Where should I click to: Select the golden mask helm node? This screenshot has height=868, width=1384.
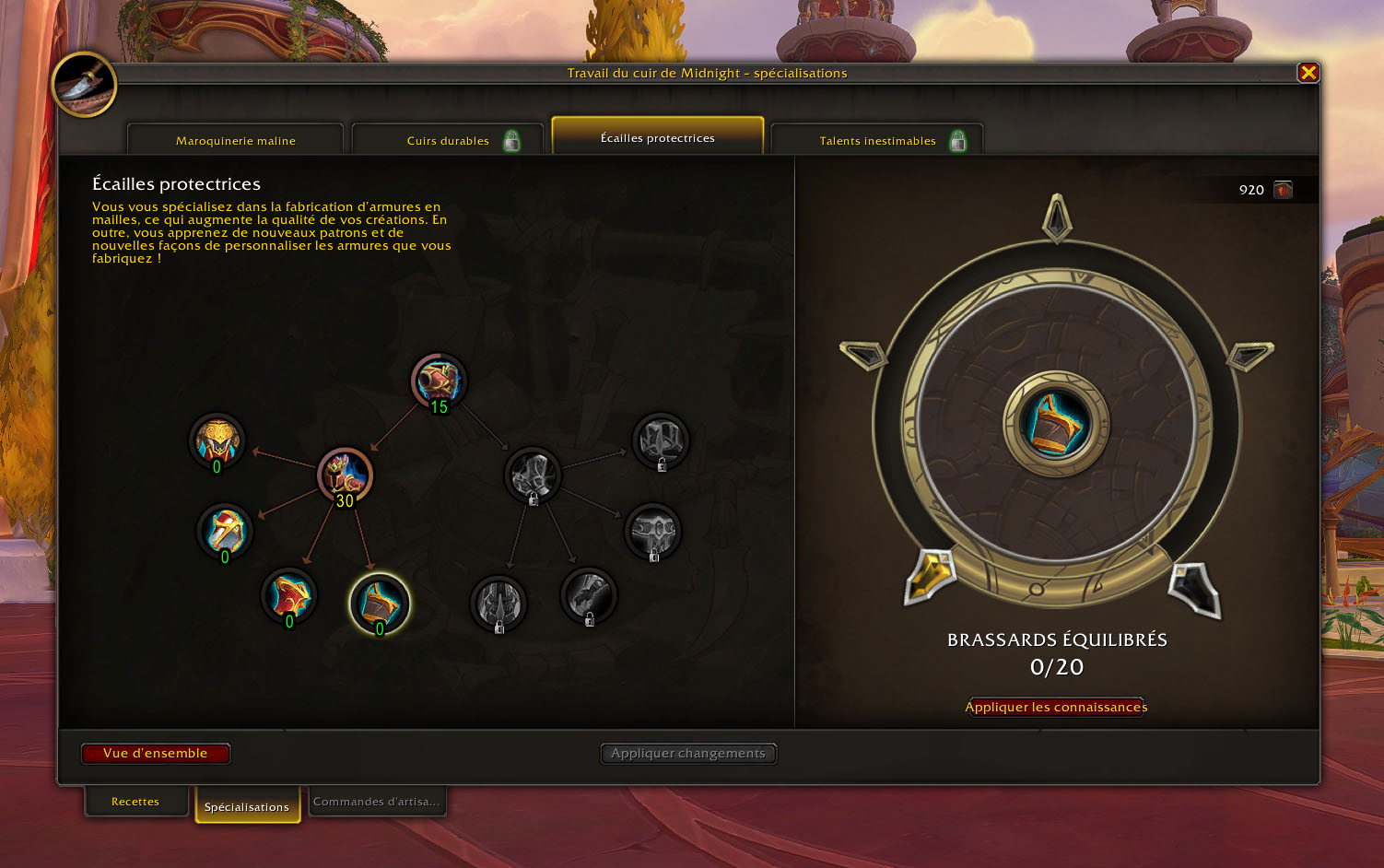217,440
